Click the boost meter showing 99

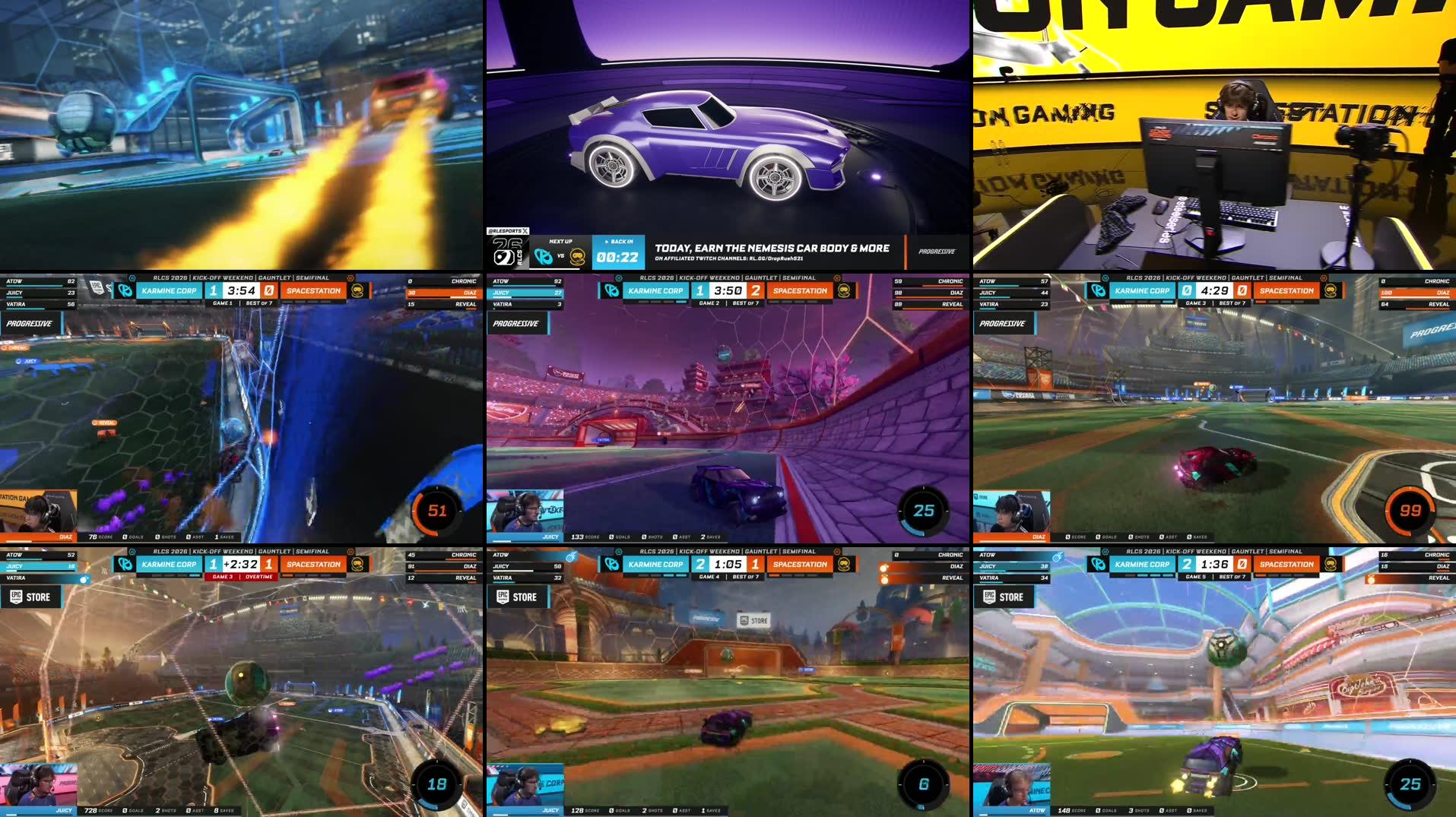(x=1410, y=511)
